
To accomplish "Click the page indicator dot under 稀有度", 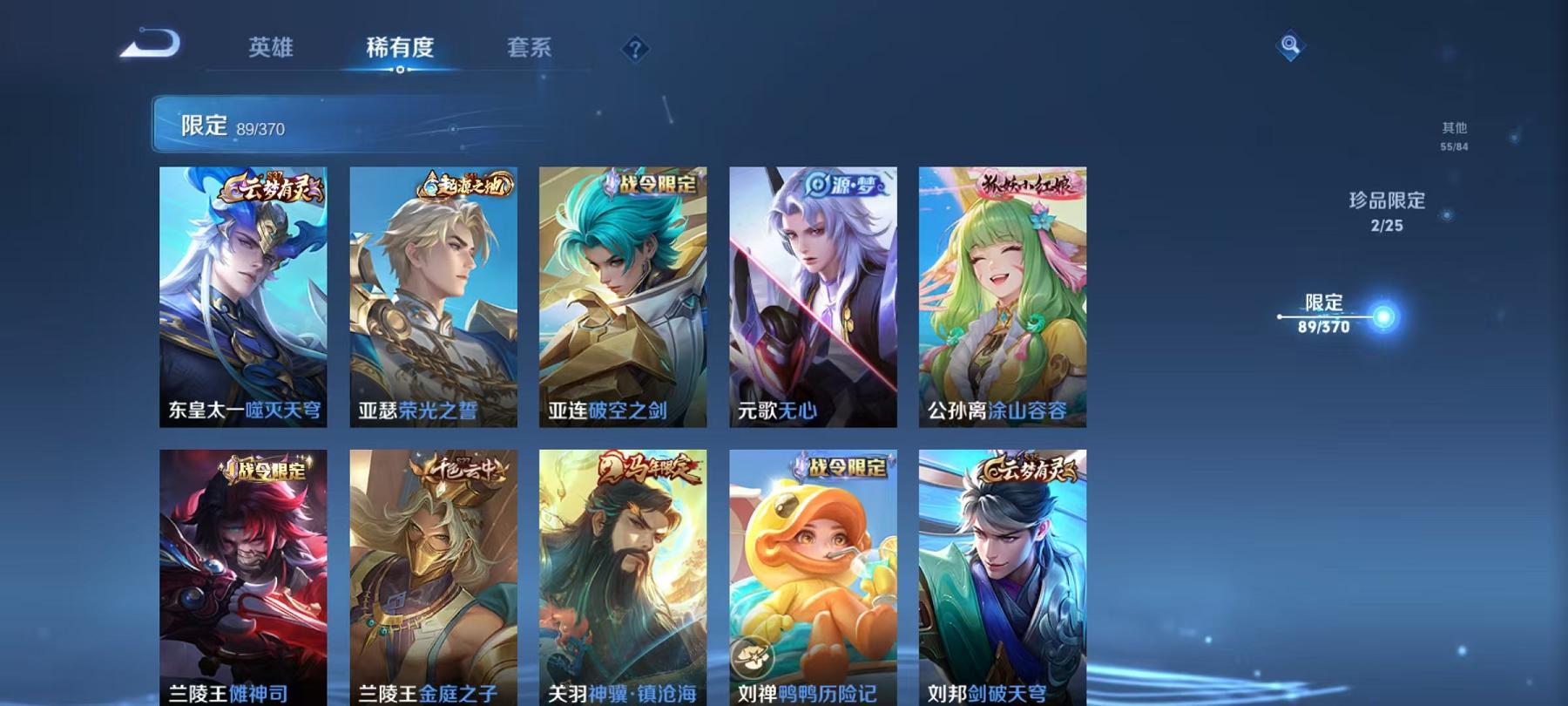I will tap(400, 70).
